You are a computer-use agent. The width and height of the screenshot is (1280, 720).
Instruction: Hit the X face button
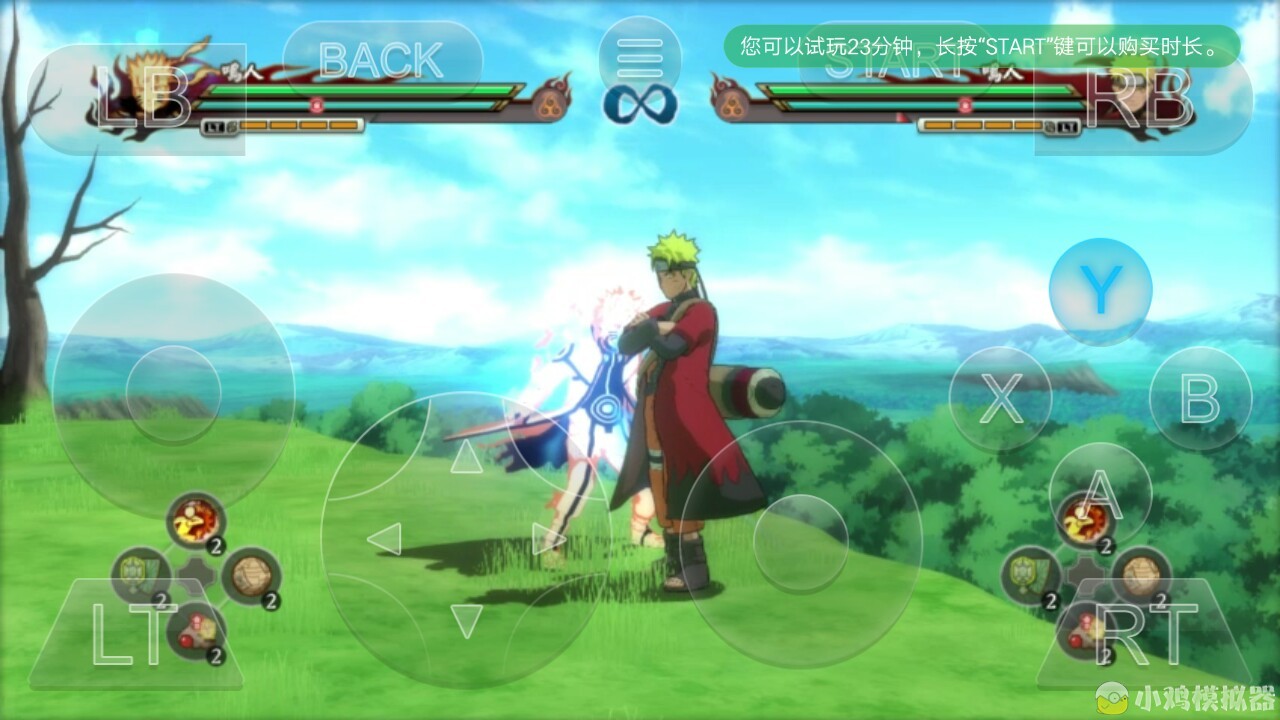tap(1000, 399)
